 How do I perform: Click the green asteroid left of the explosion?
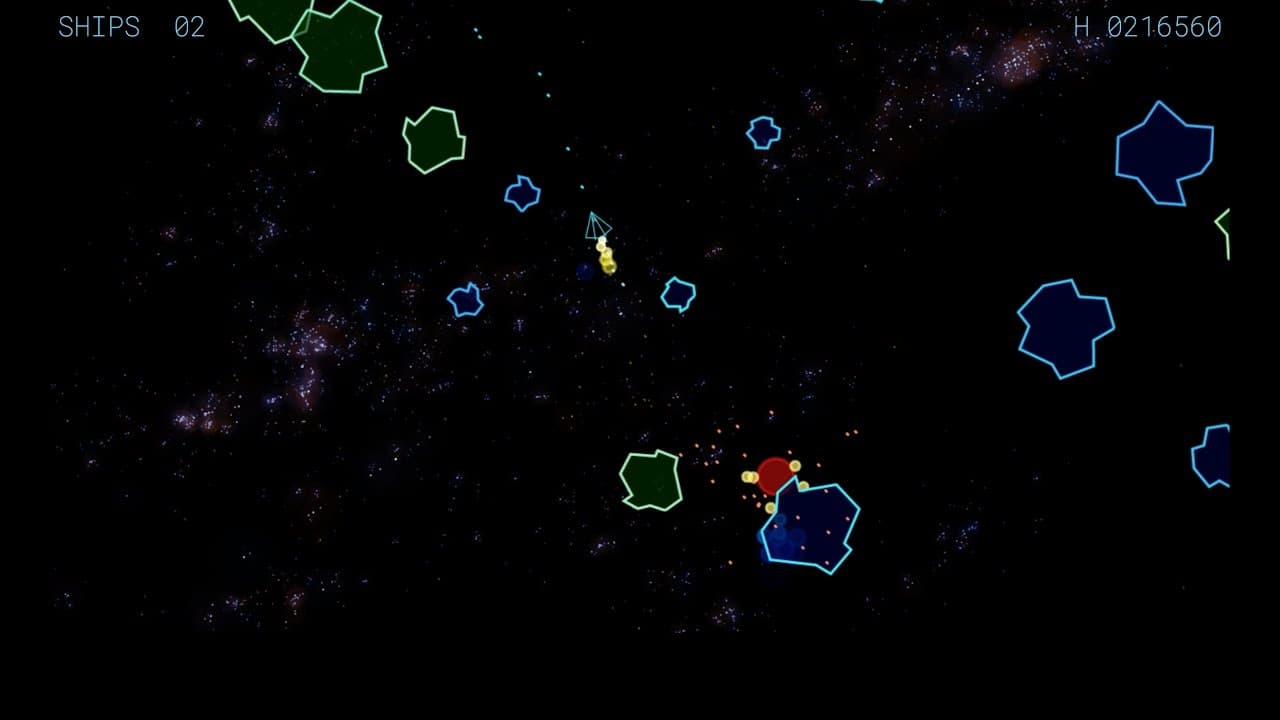click(x=650, y=482)
